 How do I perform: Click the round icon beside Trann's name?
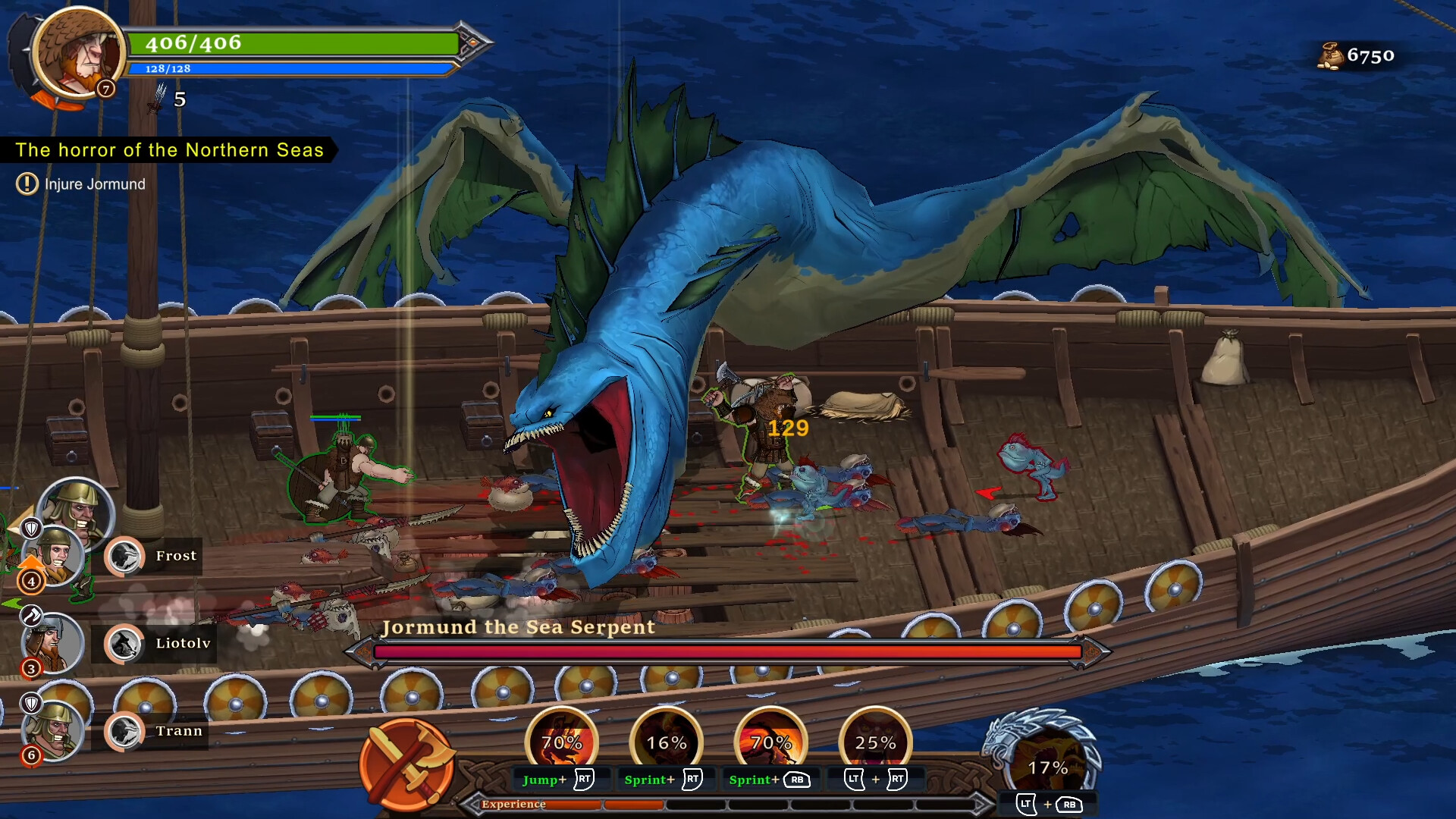coord(124,732)
